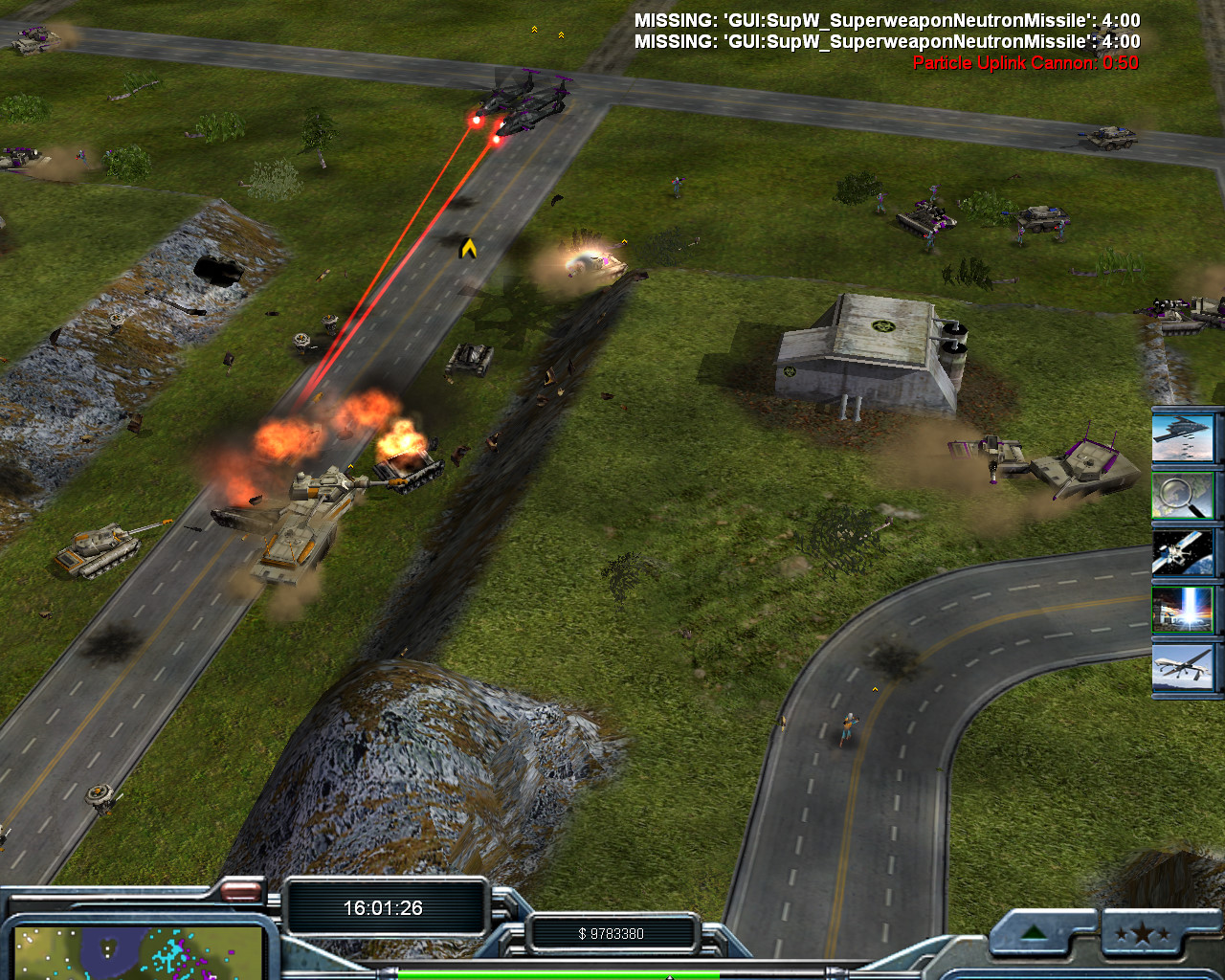Activate the stealth bomber carpet bomb power
Image resolution: width=1225 pixels, height=980 pixels.
point(1184,437)
